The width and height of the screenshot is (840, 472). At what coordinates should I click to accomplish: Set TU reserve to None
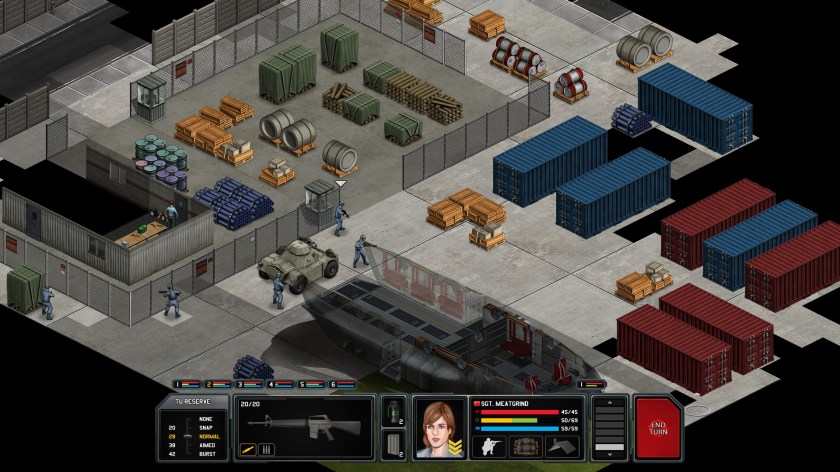click(207, 418)
